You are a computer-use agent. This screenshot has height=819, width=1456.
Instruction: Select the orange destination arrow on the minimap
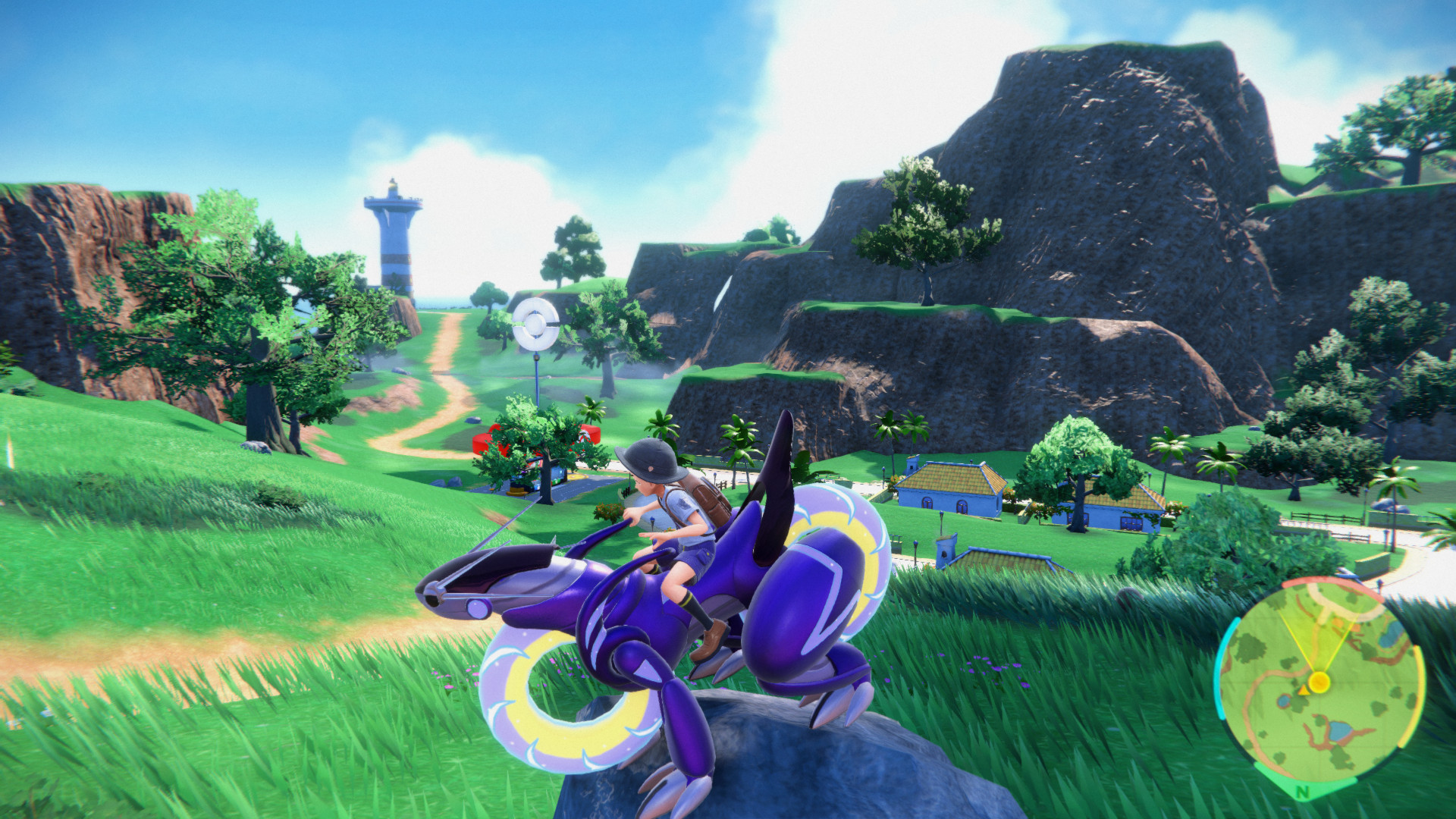coord(1304,691)
